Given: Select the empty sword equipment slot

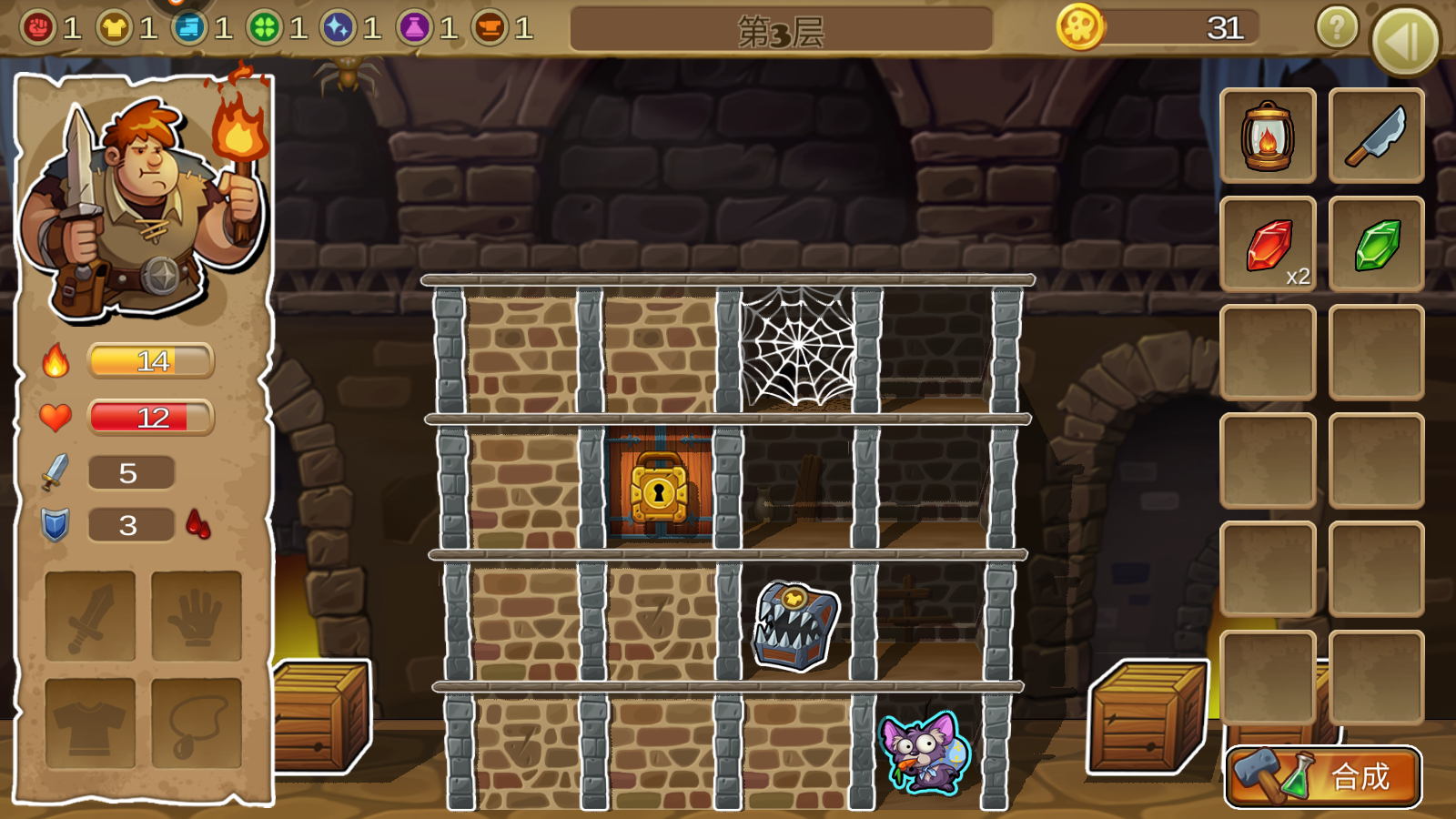Looking at the screenshot, I should coord(90,616).
